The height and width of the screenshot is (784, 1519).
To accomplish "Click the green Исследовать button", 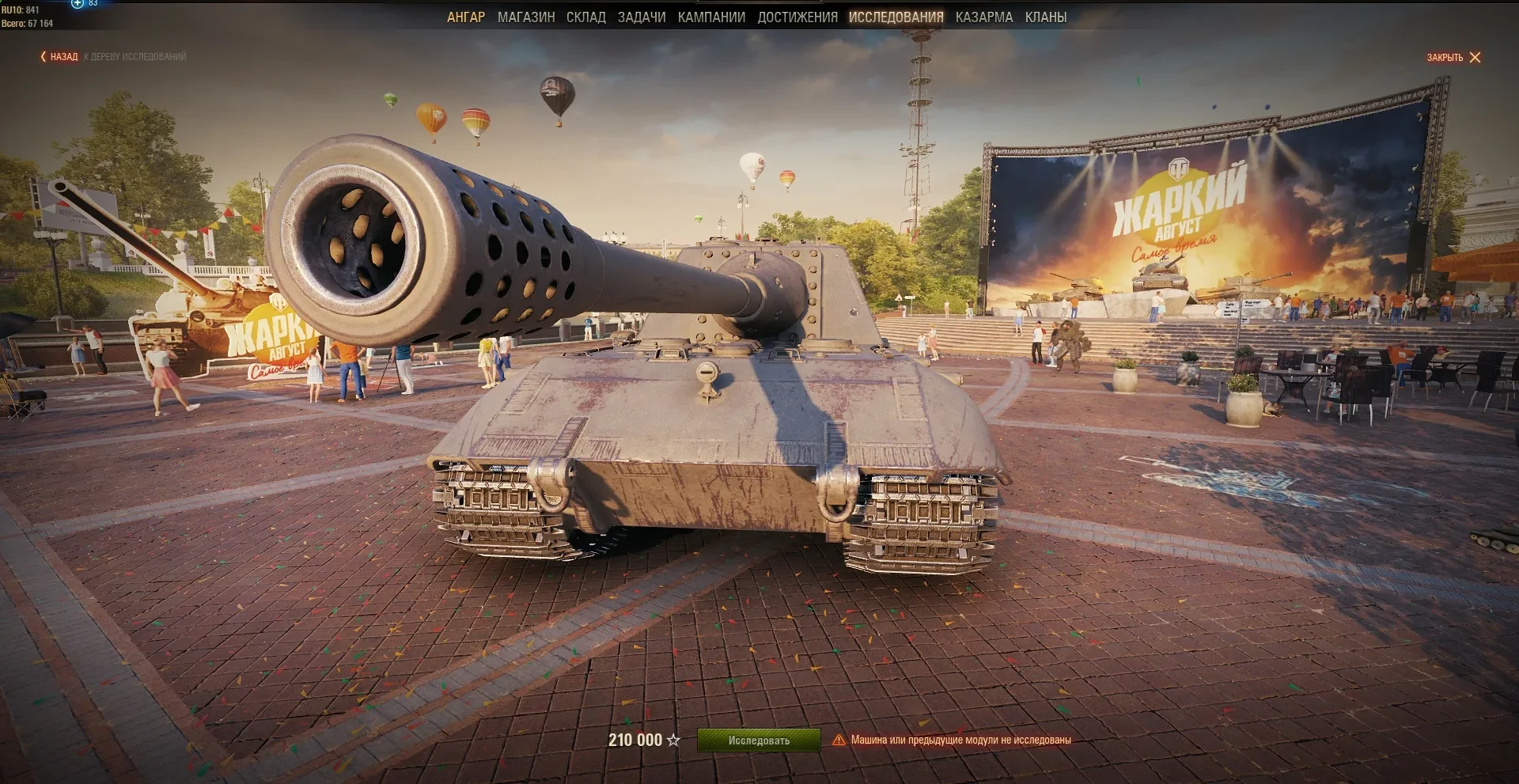I will click(x=759, y=740).
